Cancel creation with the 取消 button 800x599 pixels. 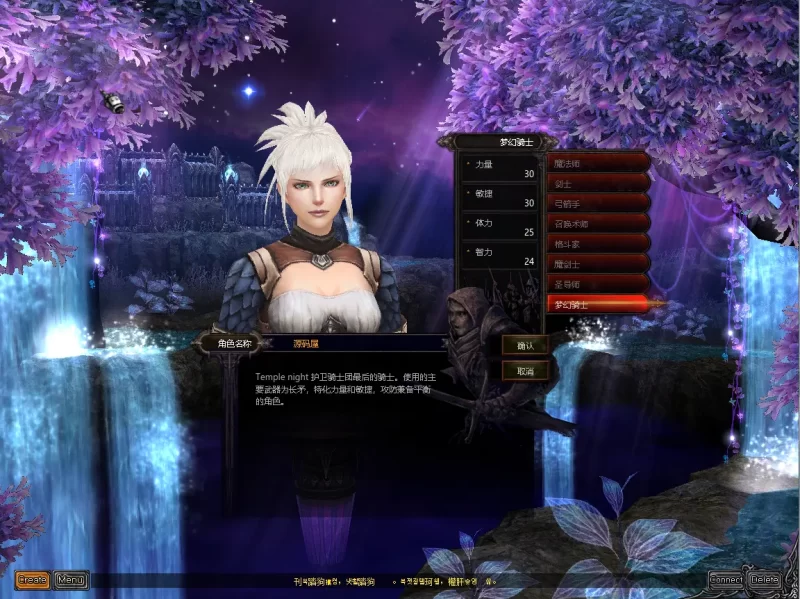(525, 370)
